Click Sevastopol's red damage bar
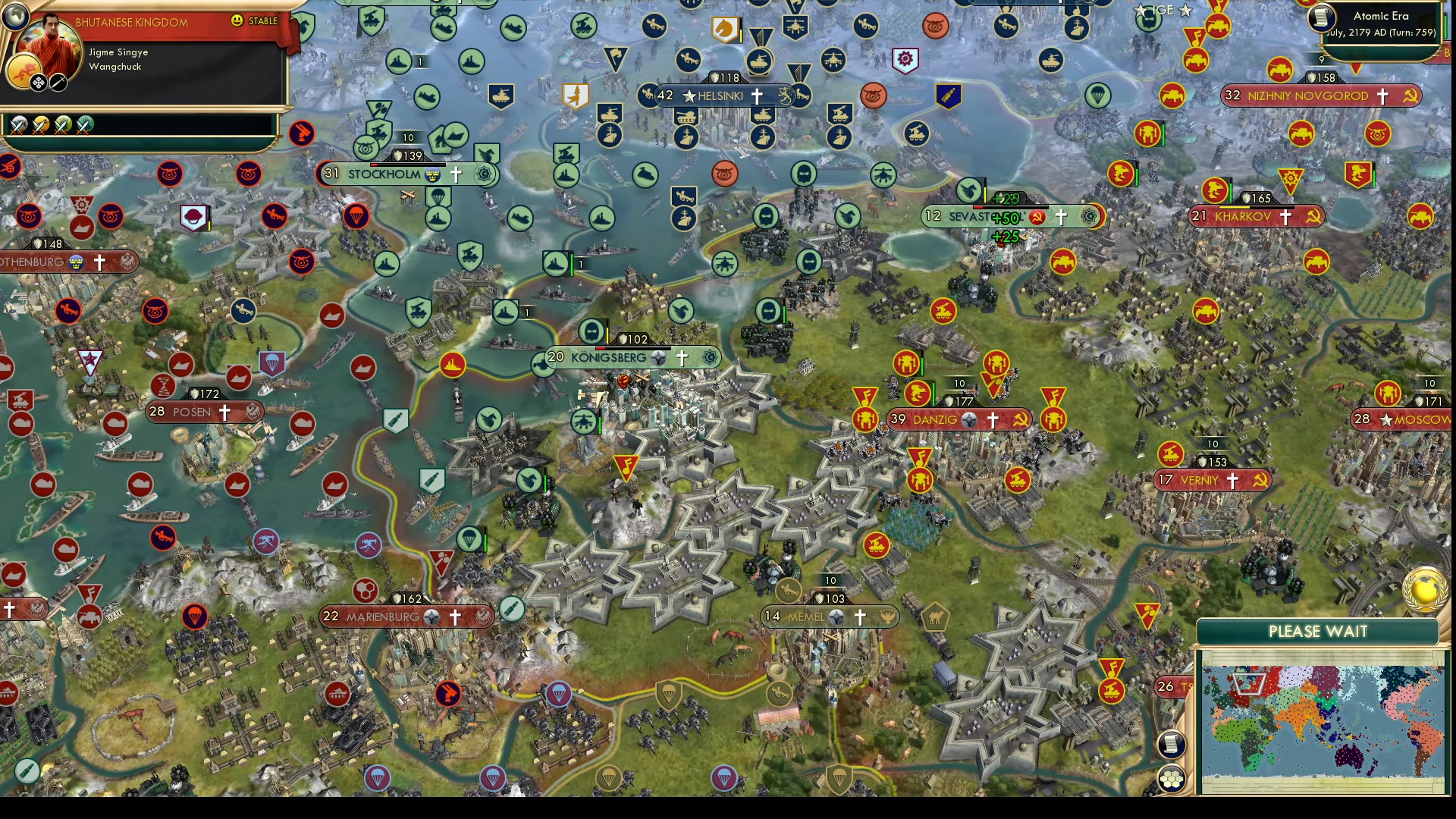The image size is (1456, 819). point(978,207)
